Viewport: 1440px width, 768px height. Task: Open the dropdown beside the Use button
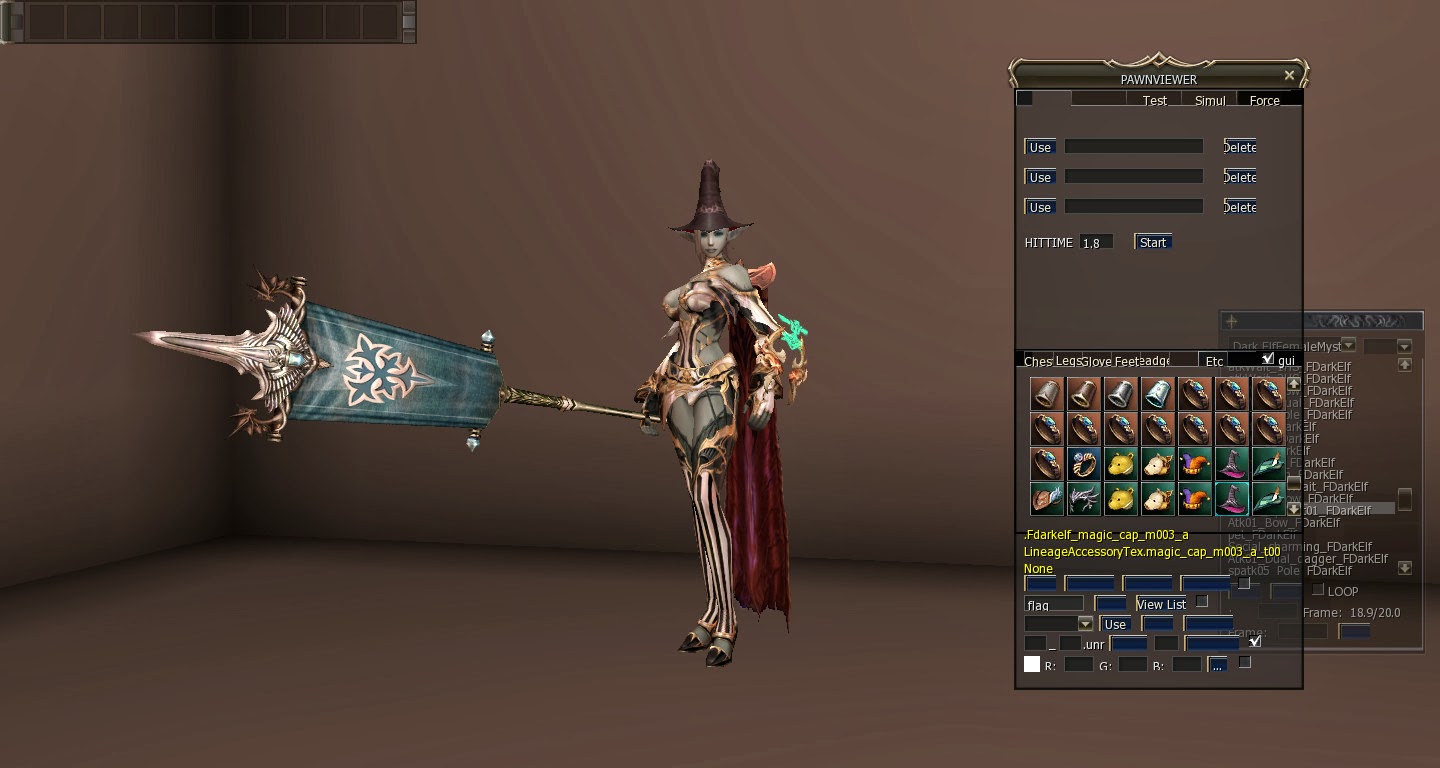[1086, 623]
